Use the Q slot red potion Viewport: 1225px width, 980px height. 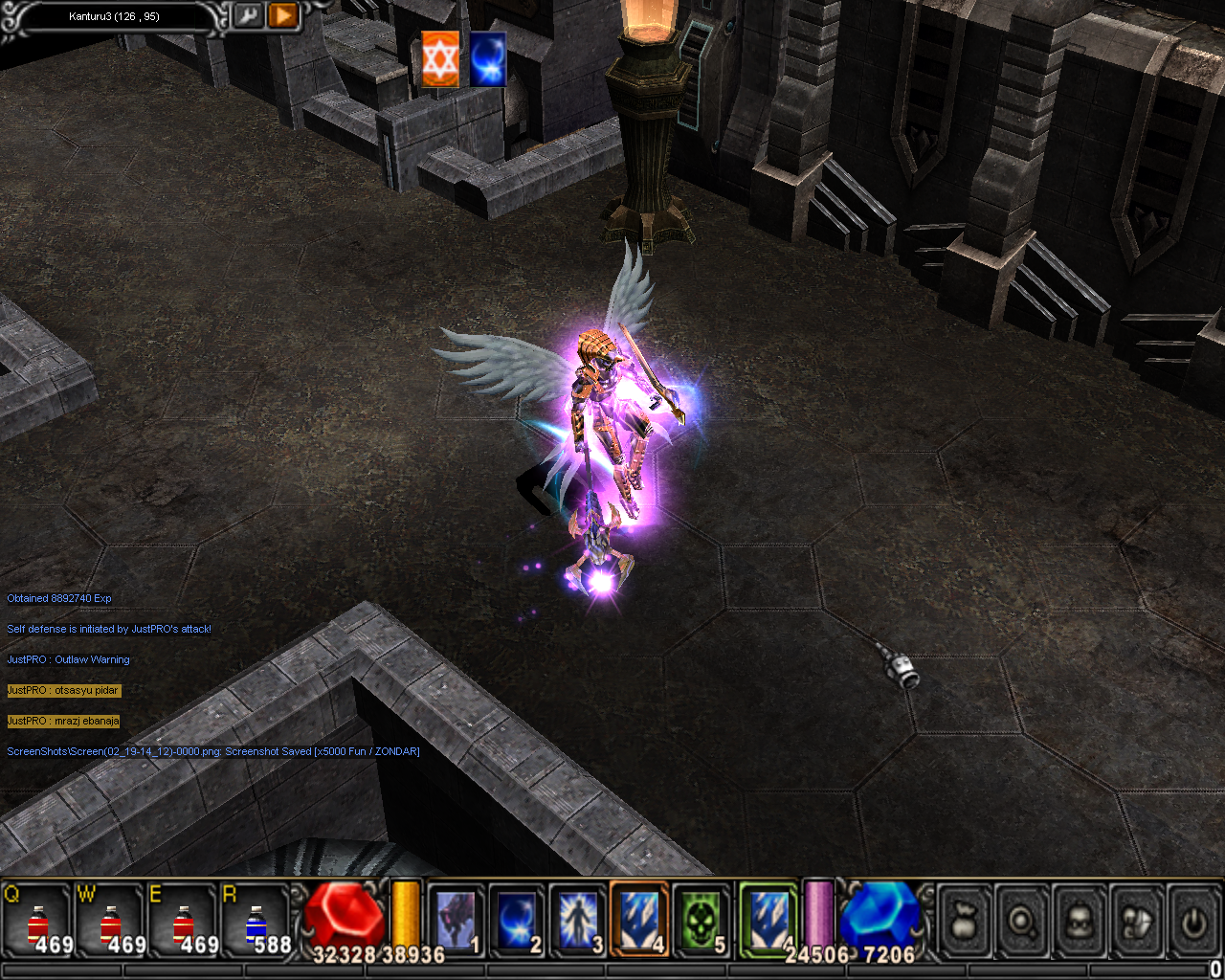click(38, 922)
